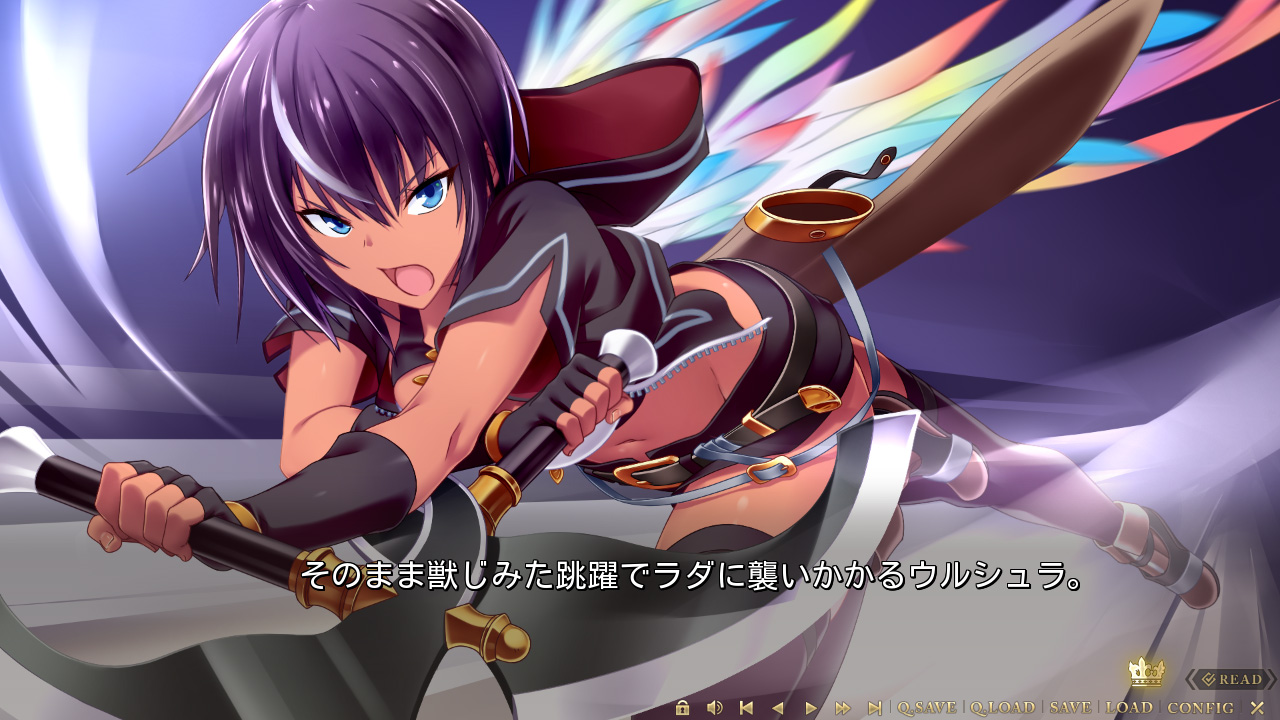The width and height of the screenshot is (1280, 720).
Task: Click the padlock icon in the toolbar
Action: coord(682,708)
